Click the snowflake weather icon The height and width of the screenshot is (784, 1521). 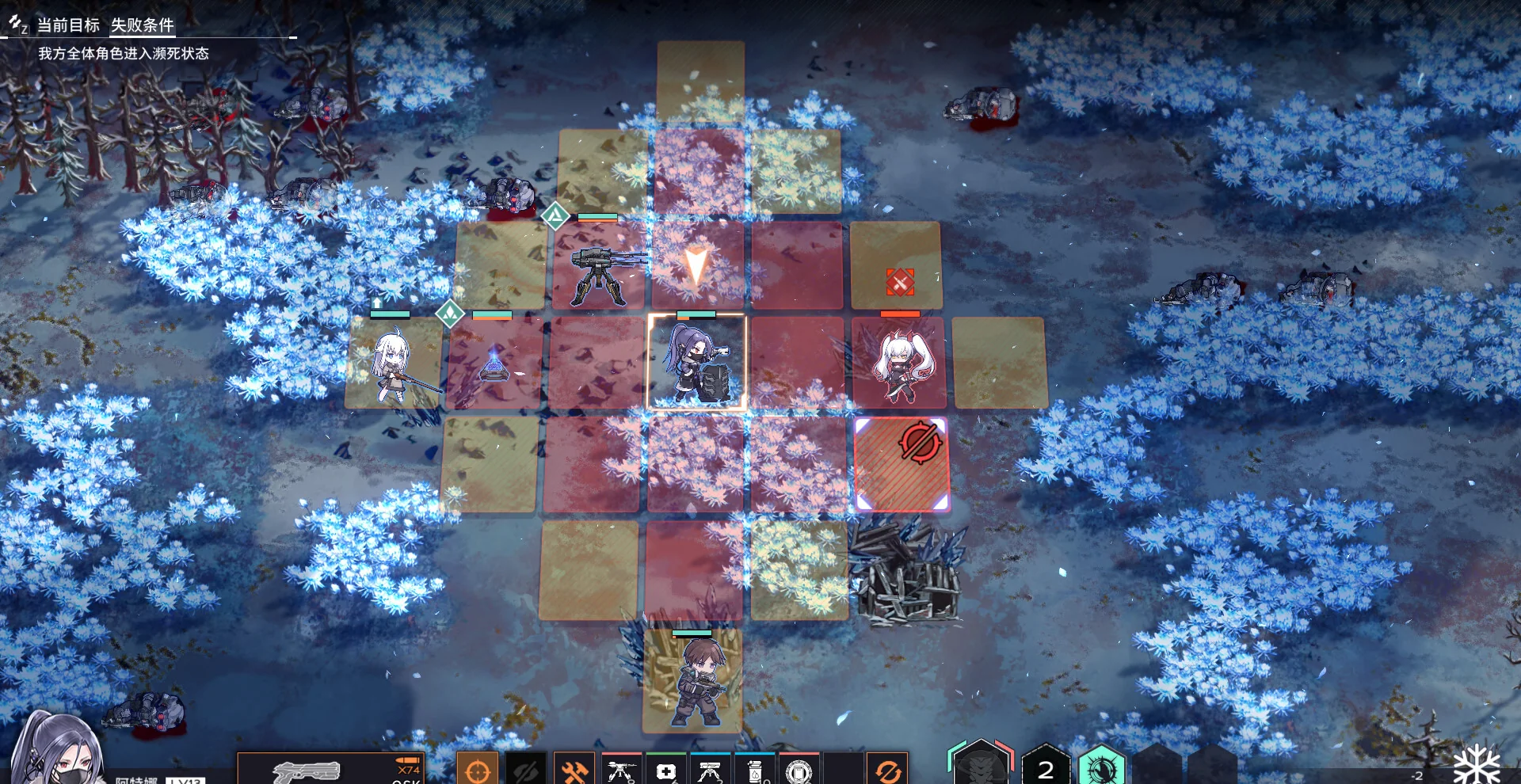point(1477,765)
